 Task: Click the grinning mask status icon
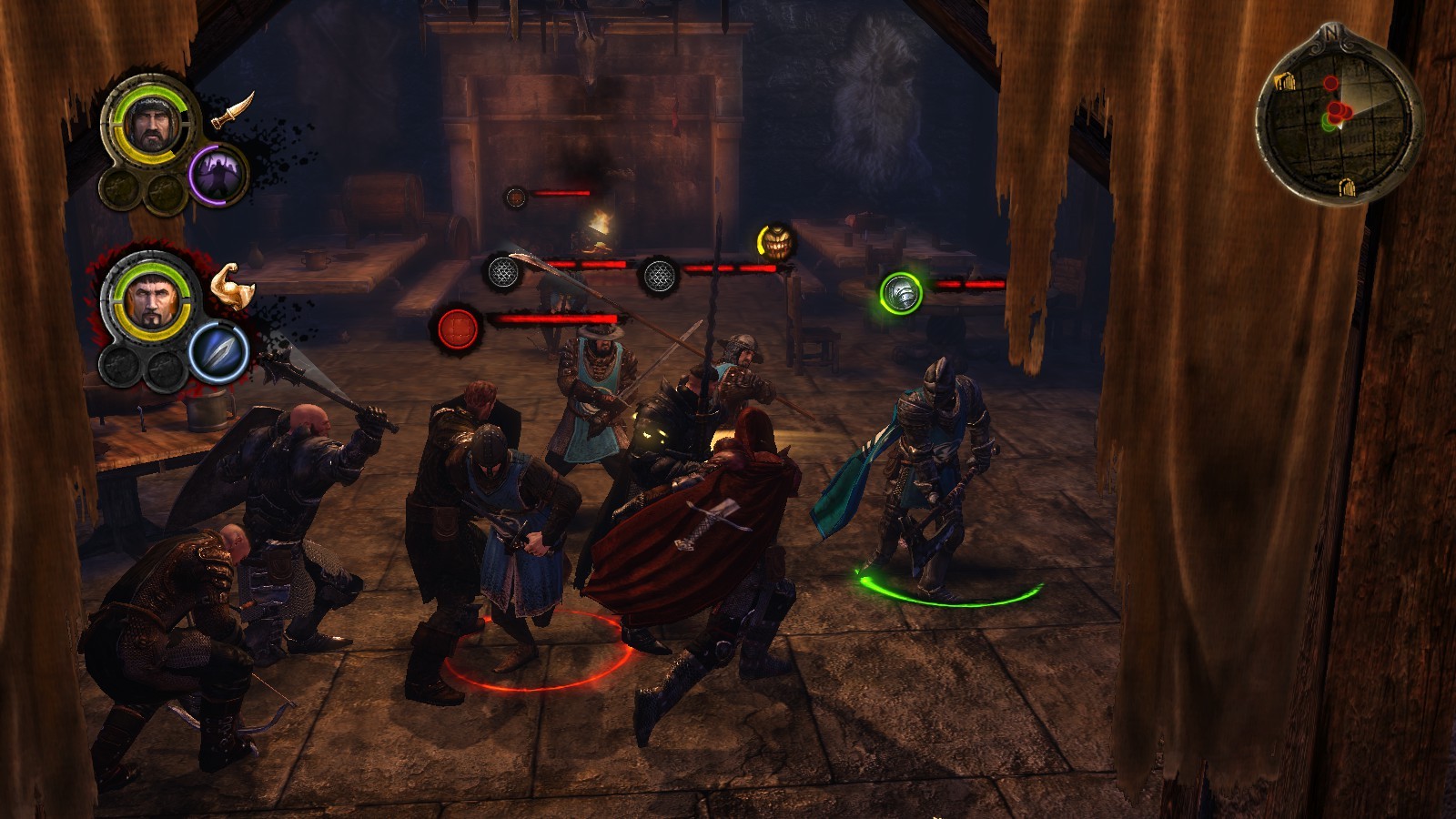tap(774, 241)
